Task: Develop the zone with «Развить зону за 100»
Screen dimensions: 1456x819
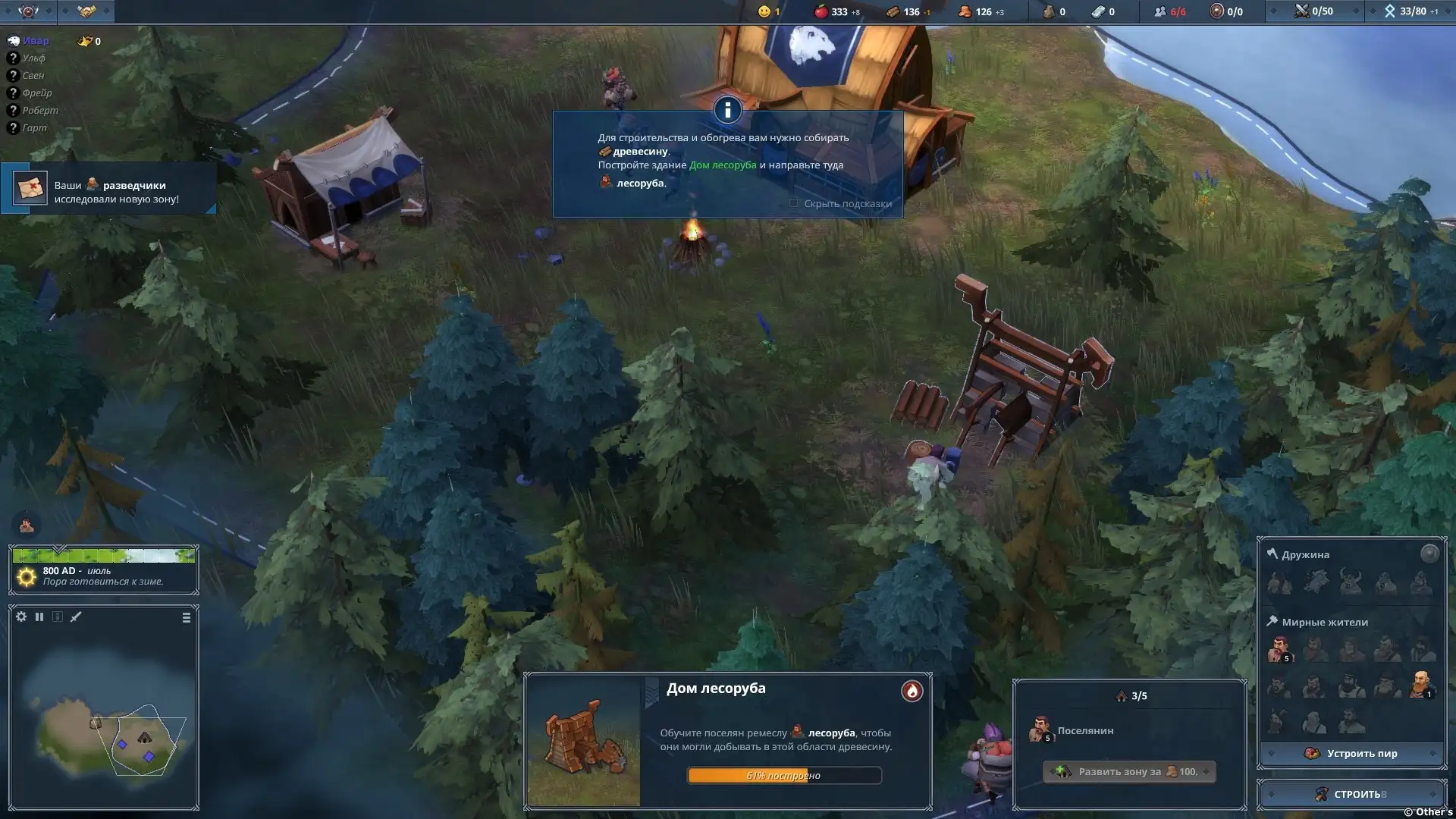Action: pos(1129,772)
